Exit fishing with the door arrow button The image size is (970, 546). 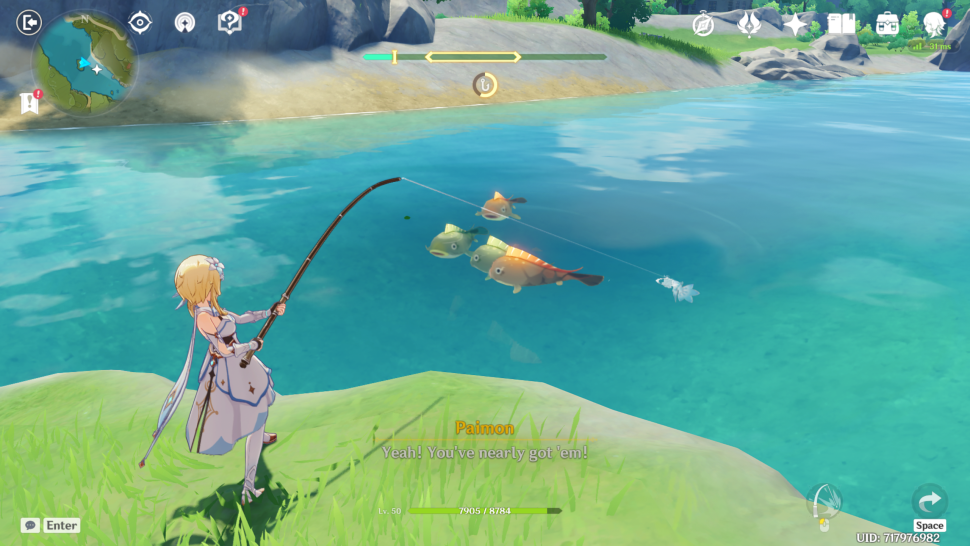tap(30, 21)
